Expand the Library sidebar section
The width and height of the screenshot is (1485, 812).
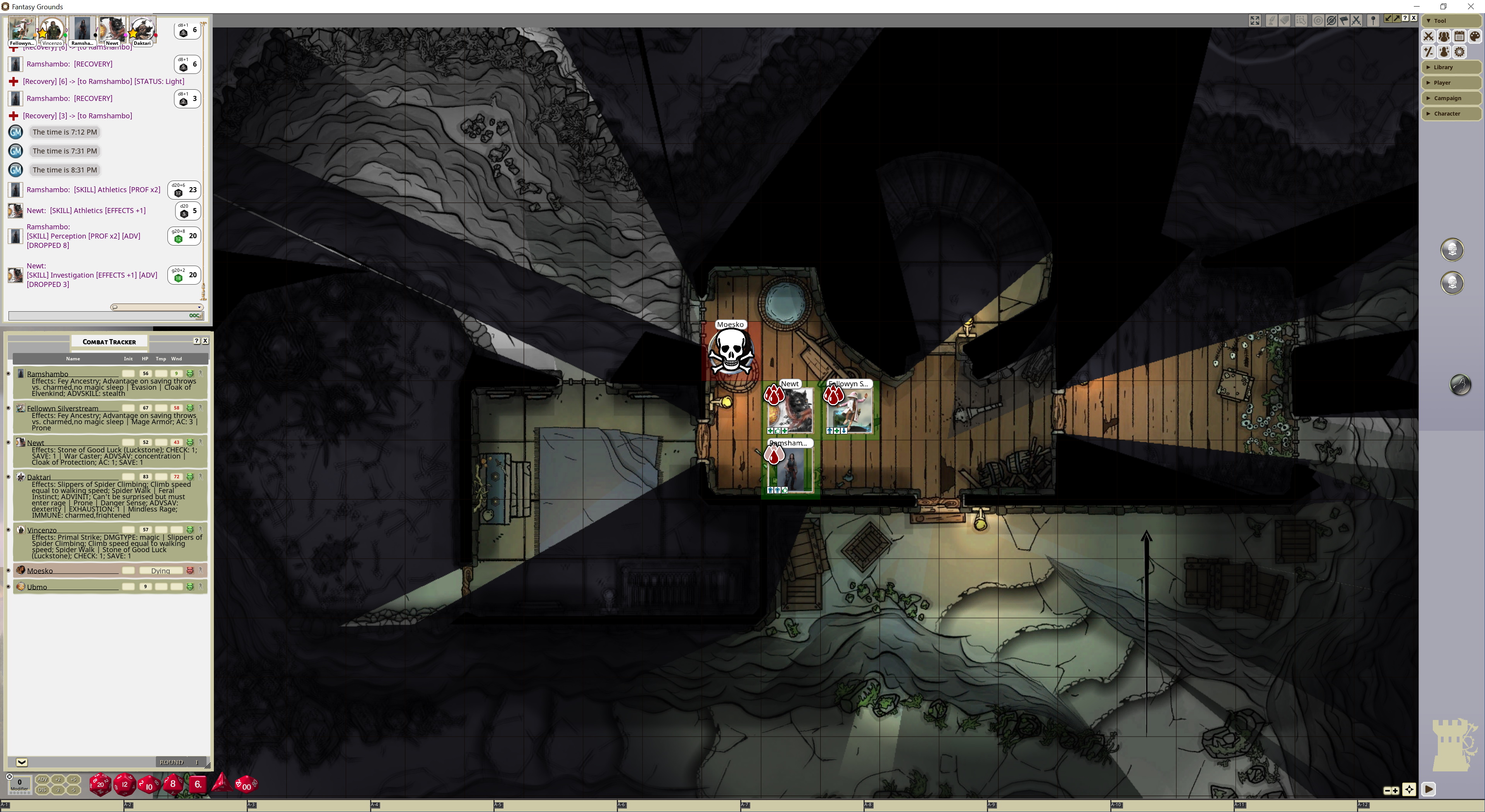coord(1451,67)
